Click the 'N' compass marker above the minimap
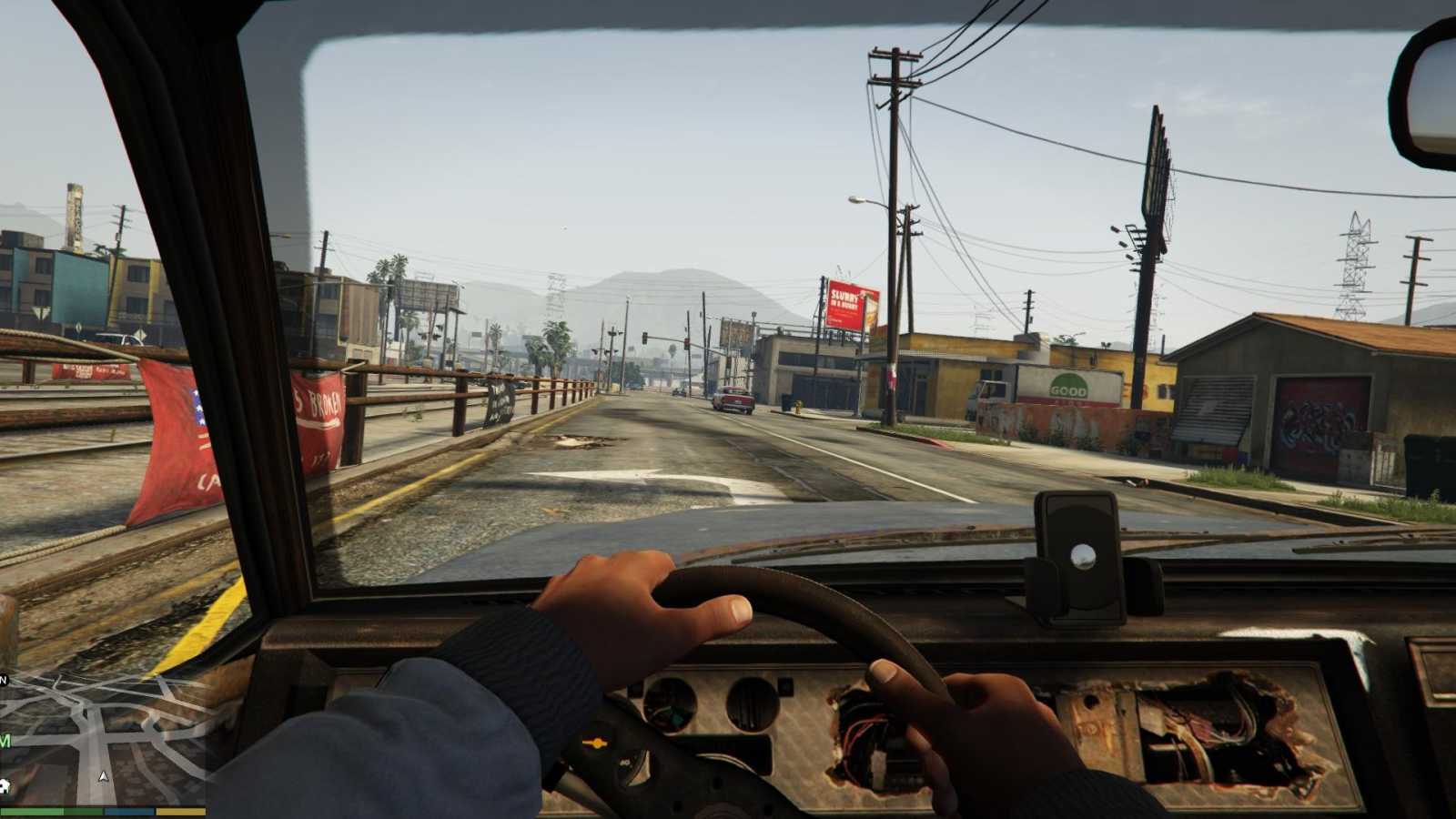 5,679
